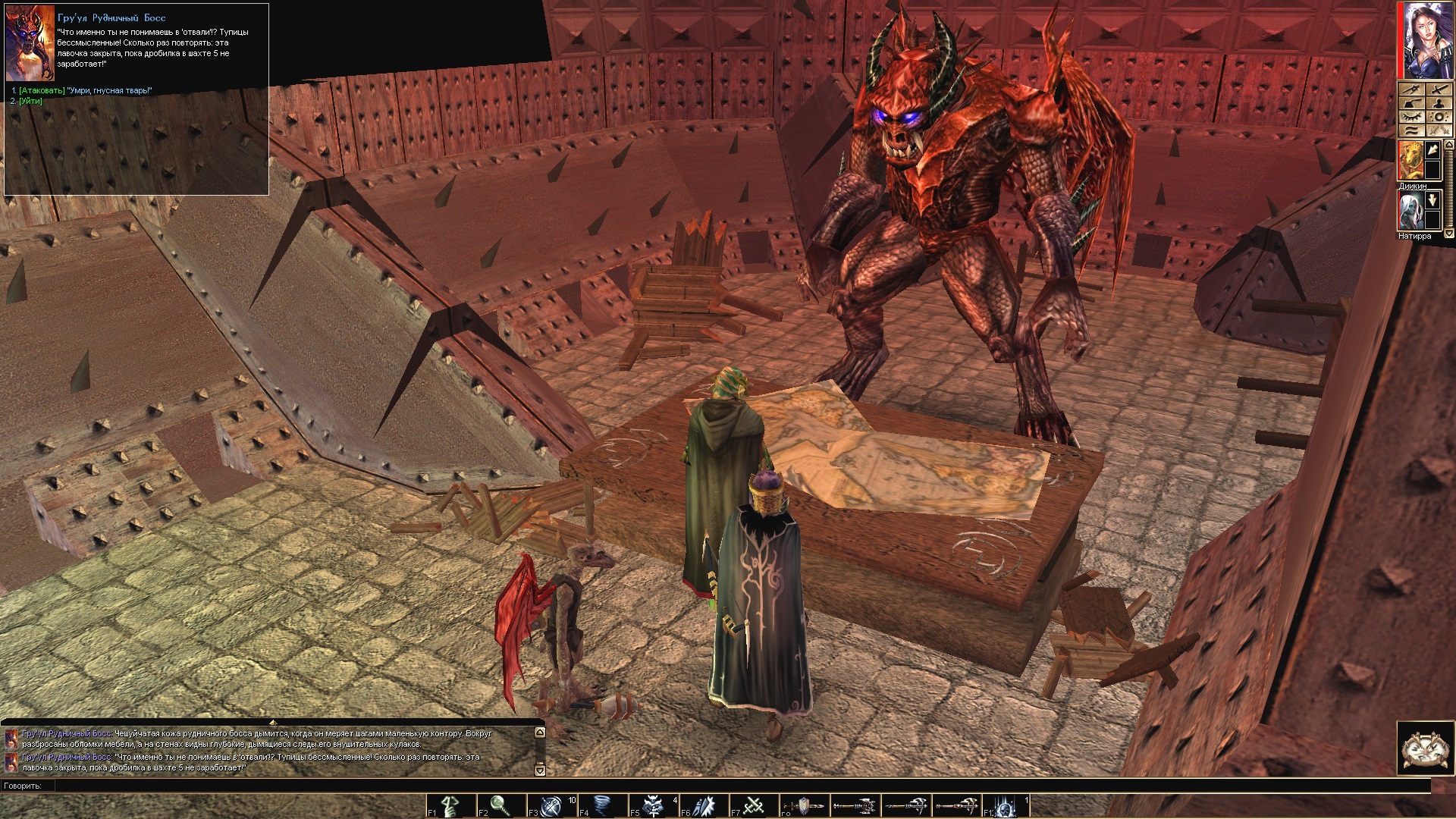Select Deekin's companion portrait
This screenshot has width=1456, height=819.
tap(1411, 160)
